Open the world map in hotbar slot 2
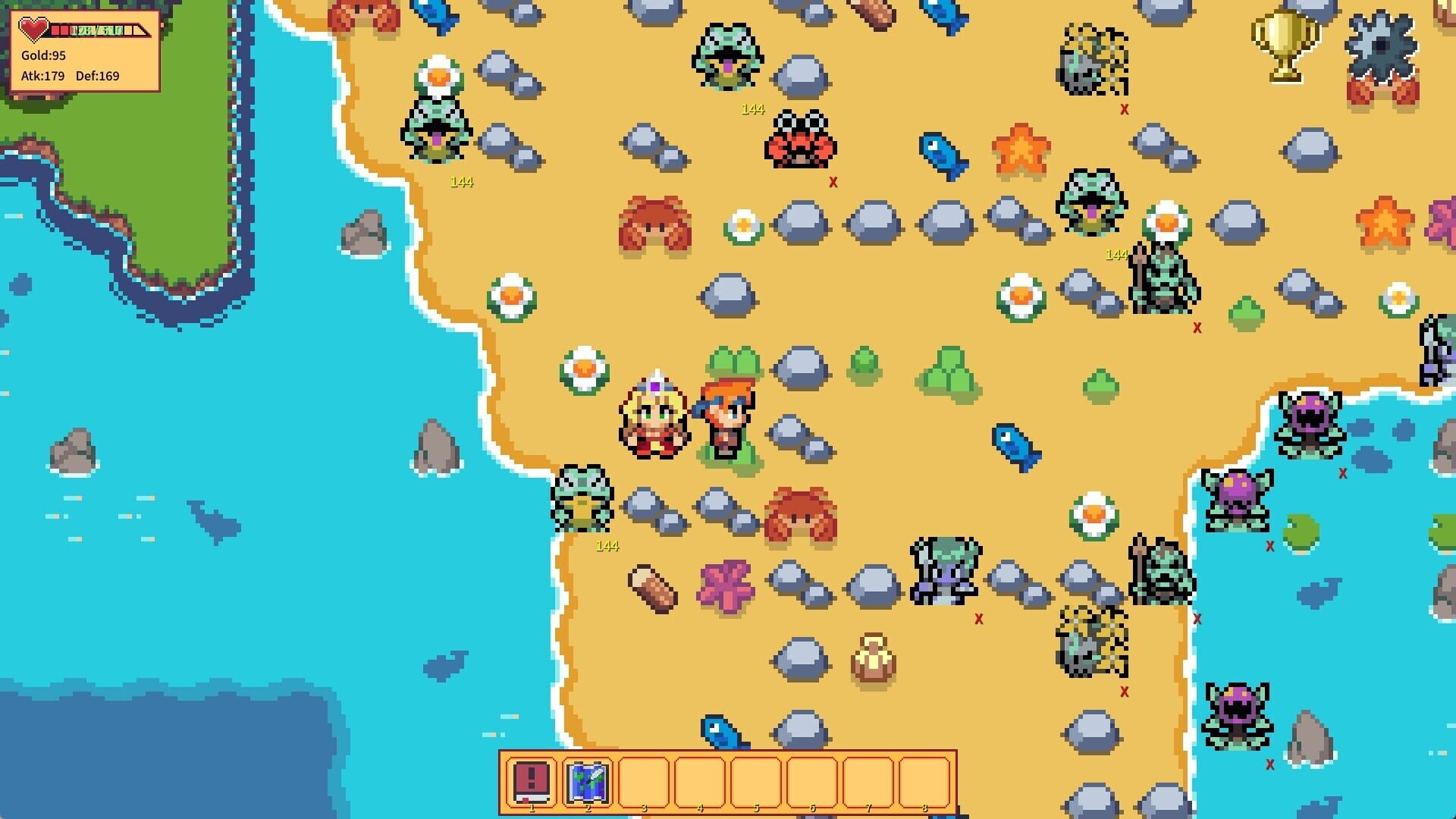This screenshot has height=819, width=1456. (589, 782)
